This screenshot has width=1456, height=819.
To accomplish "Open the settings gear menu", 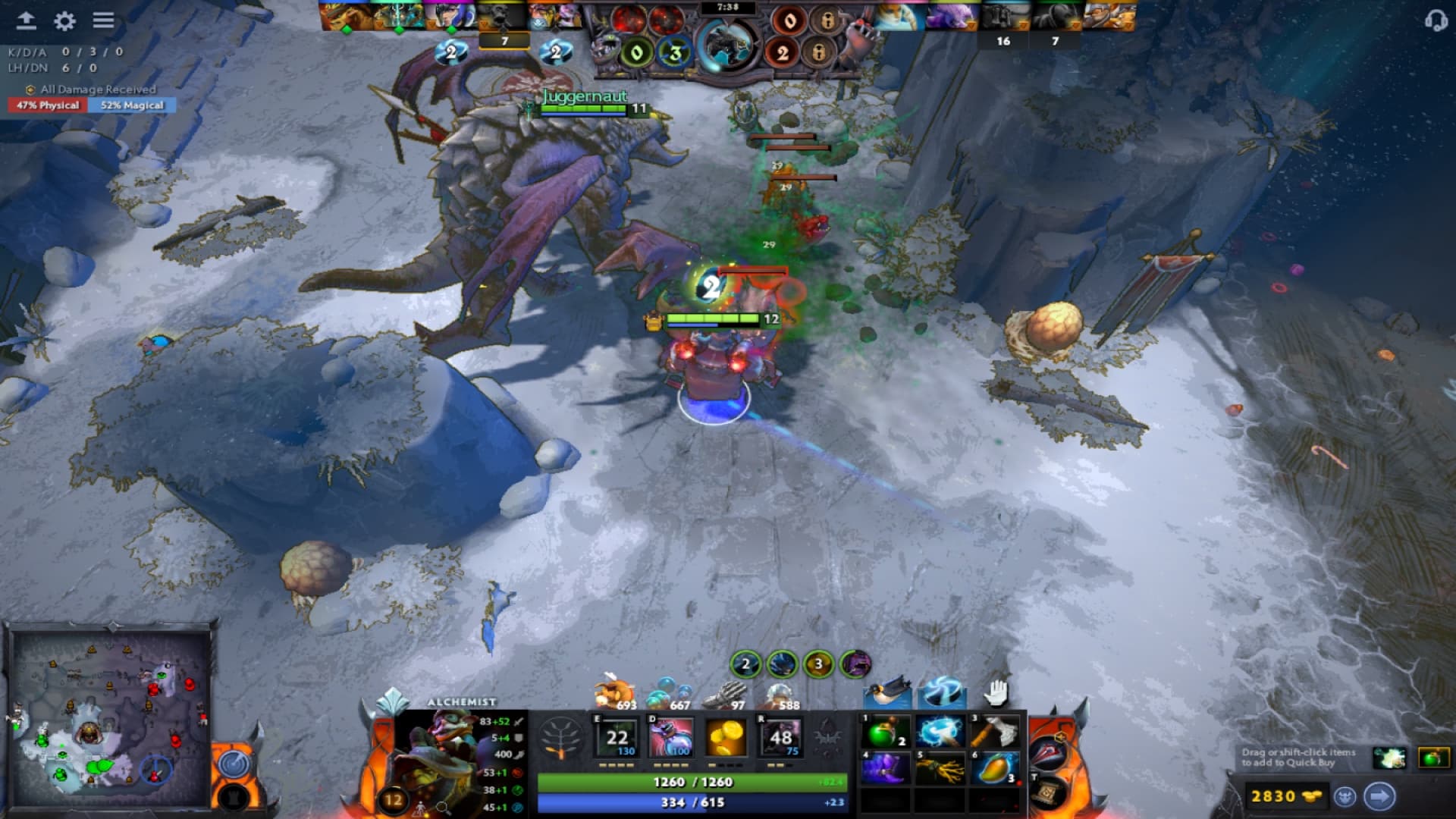I will (64, 21).
